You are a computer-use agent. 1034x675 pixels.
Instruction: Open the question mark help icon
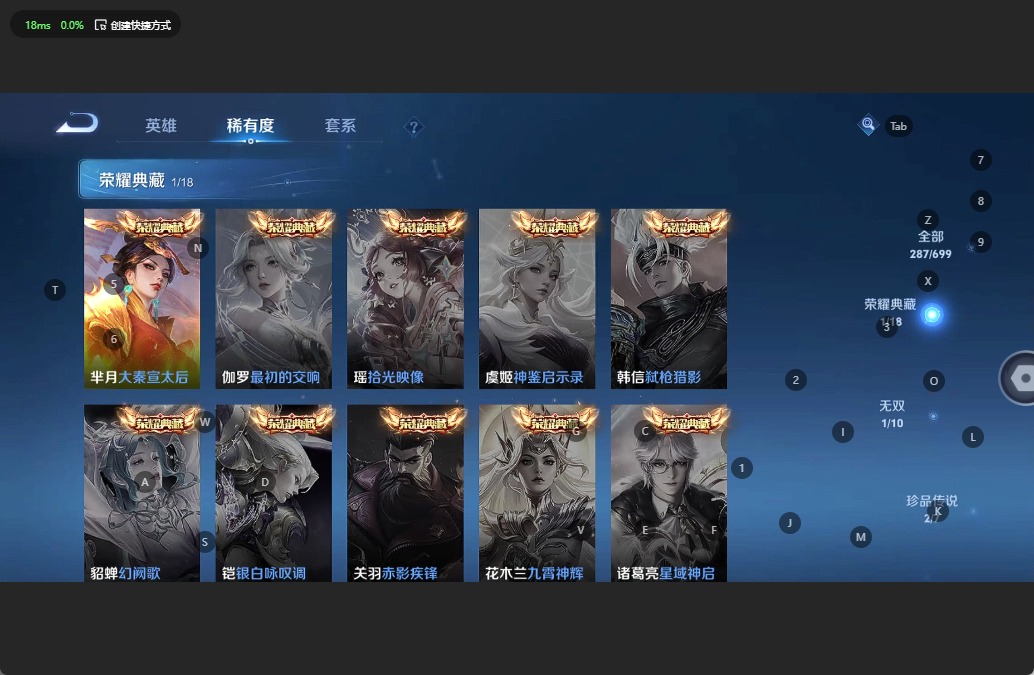414,127
